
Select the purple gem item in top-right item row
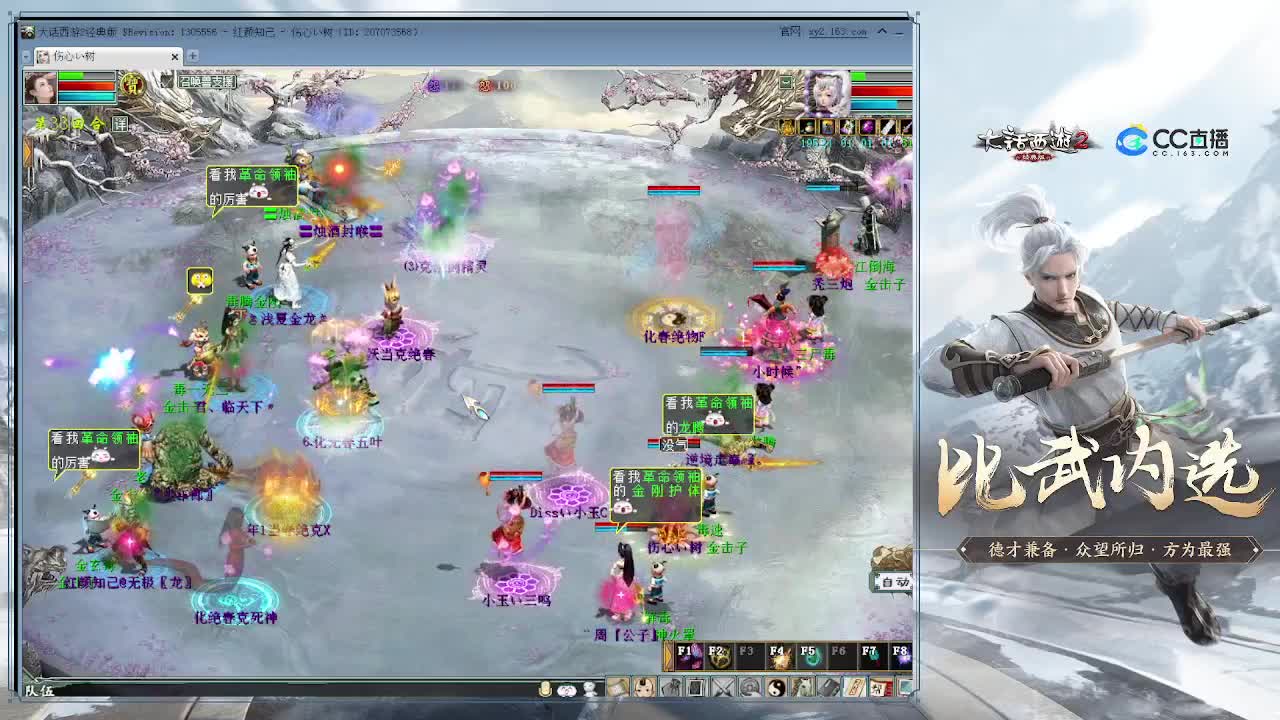click(868, 126)
